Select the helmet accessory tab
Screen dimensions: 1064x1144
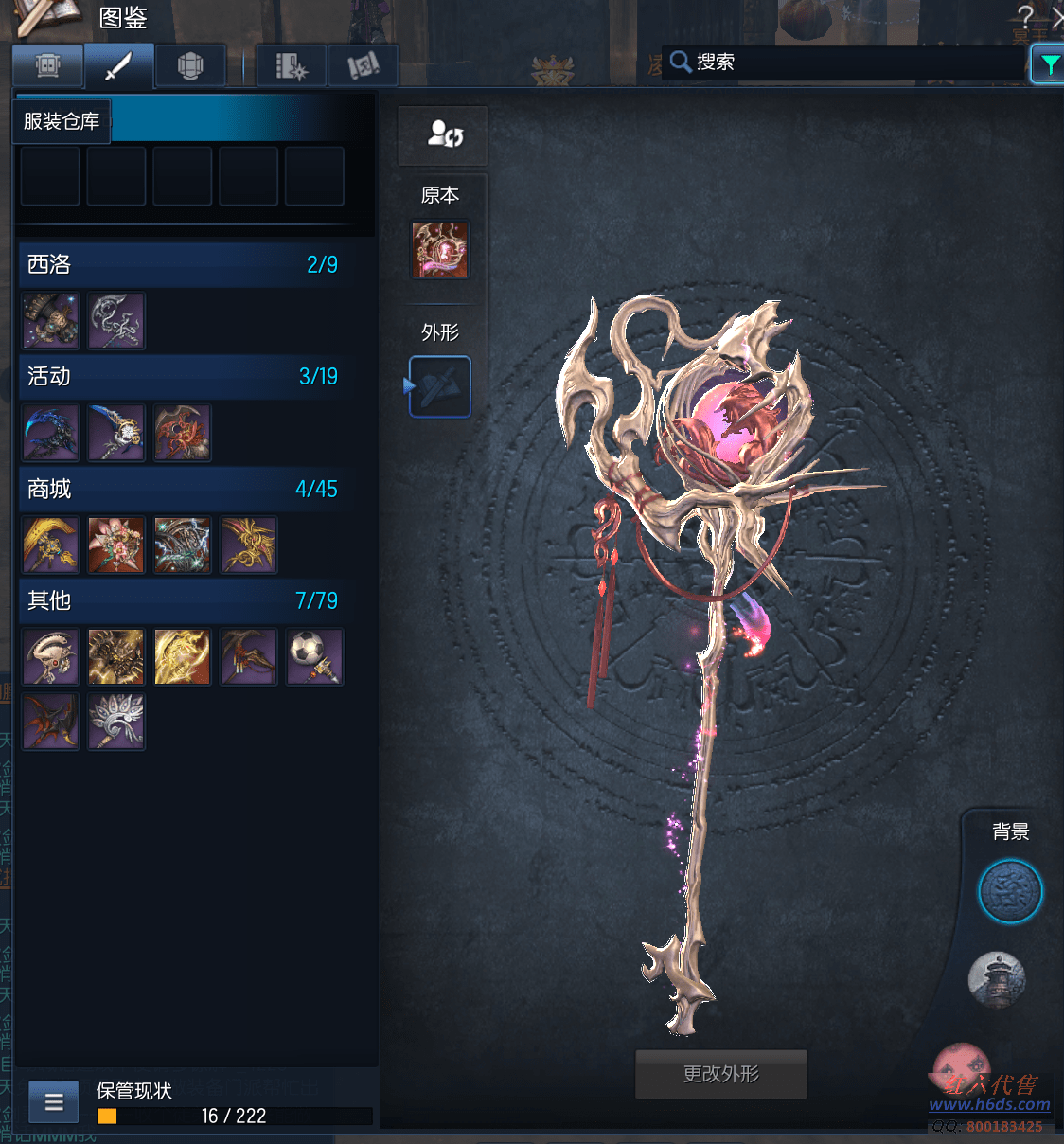coord(190,66)
